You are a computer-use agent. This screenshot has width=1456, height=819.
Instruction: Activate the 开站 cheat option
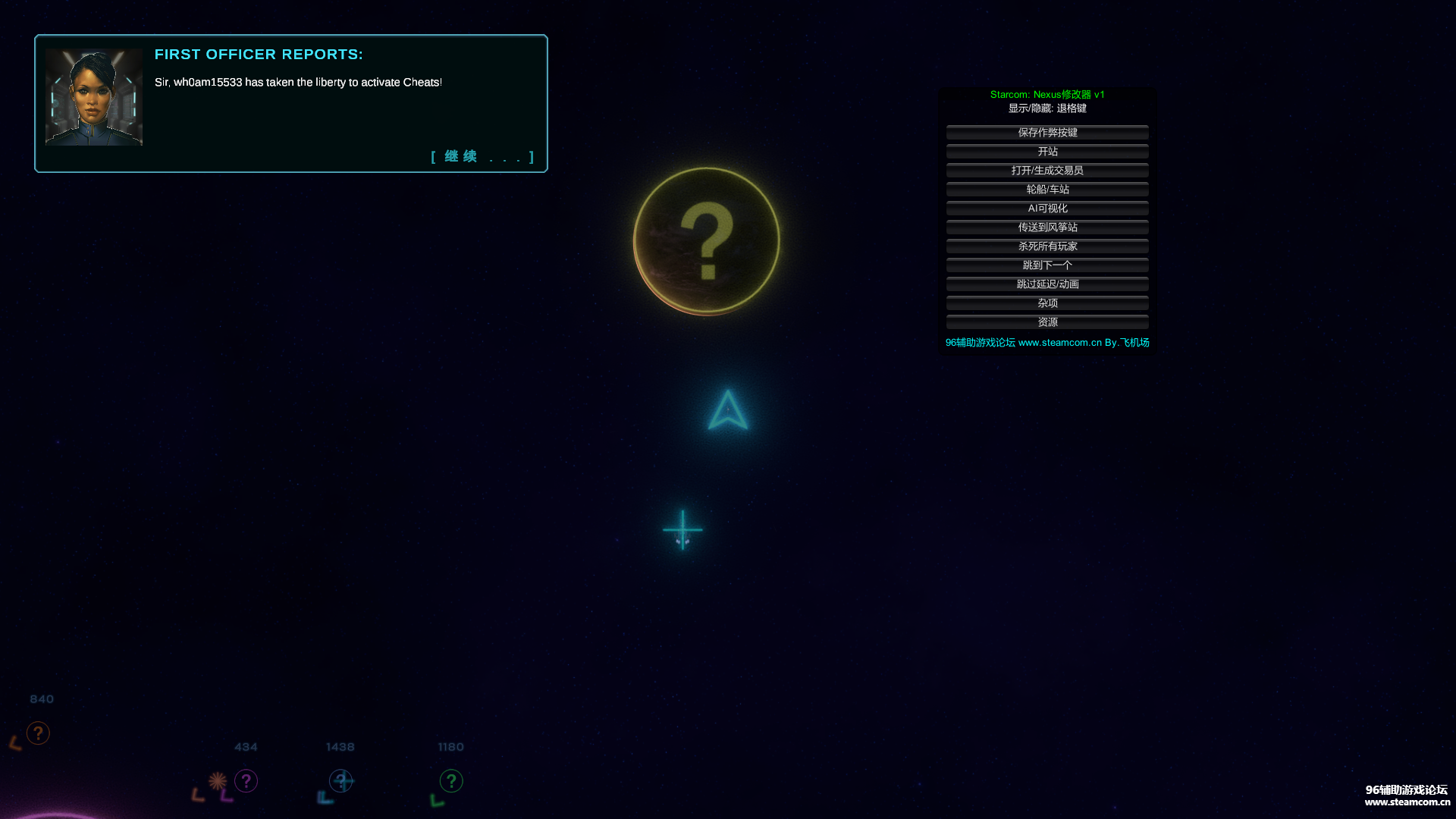pos(1047,152)
